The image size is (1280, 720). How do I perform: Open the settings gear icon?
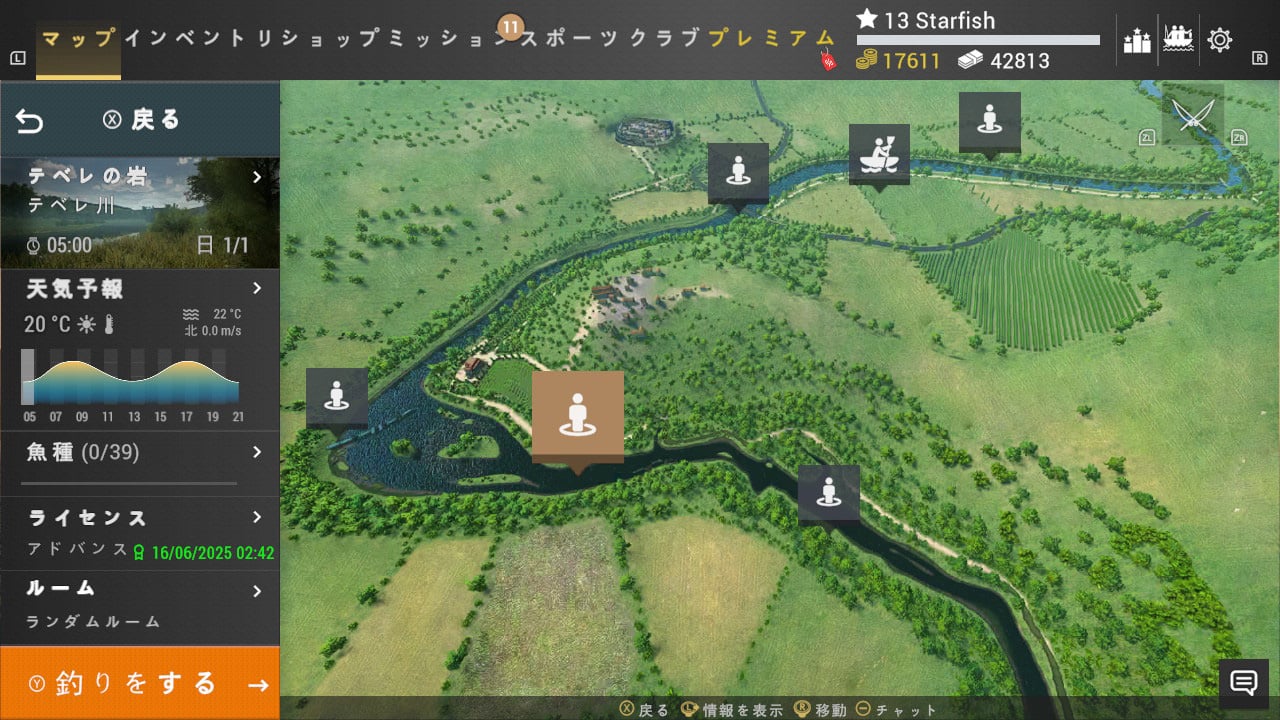[1220, 40]
